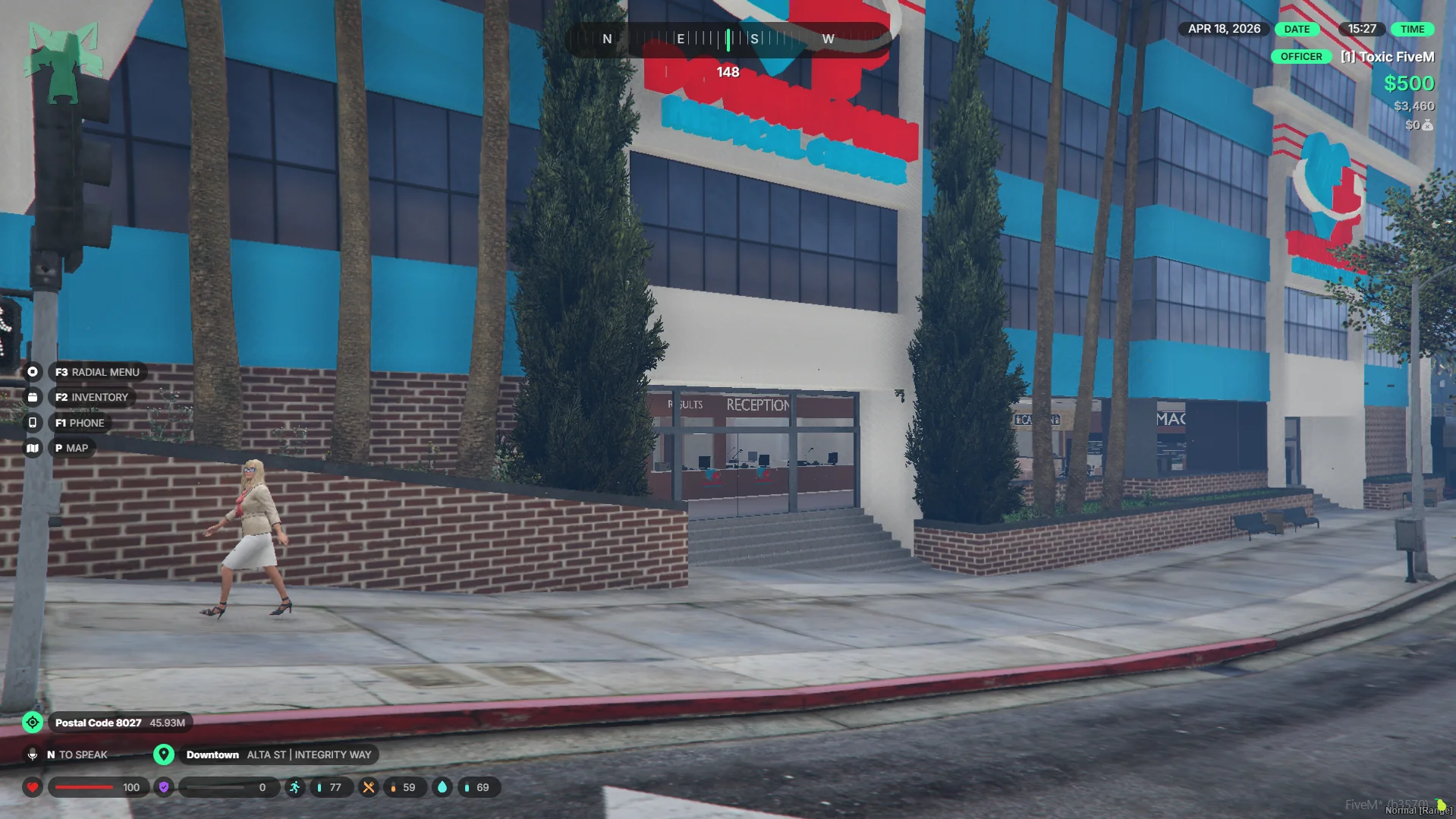The height and width of the screenshot is (819, 1456).
Task: Select the phone icon
Action: coord(33,423)
